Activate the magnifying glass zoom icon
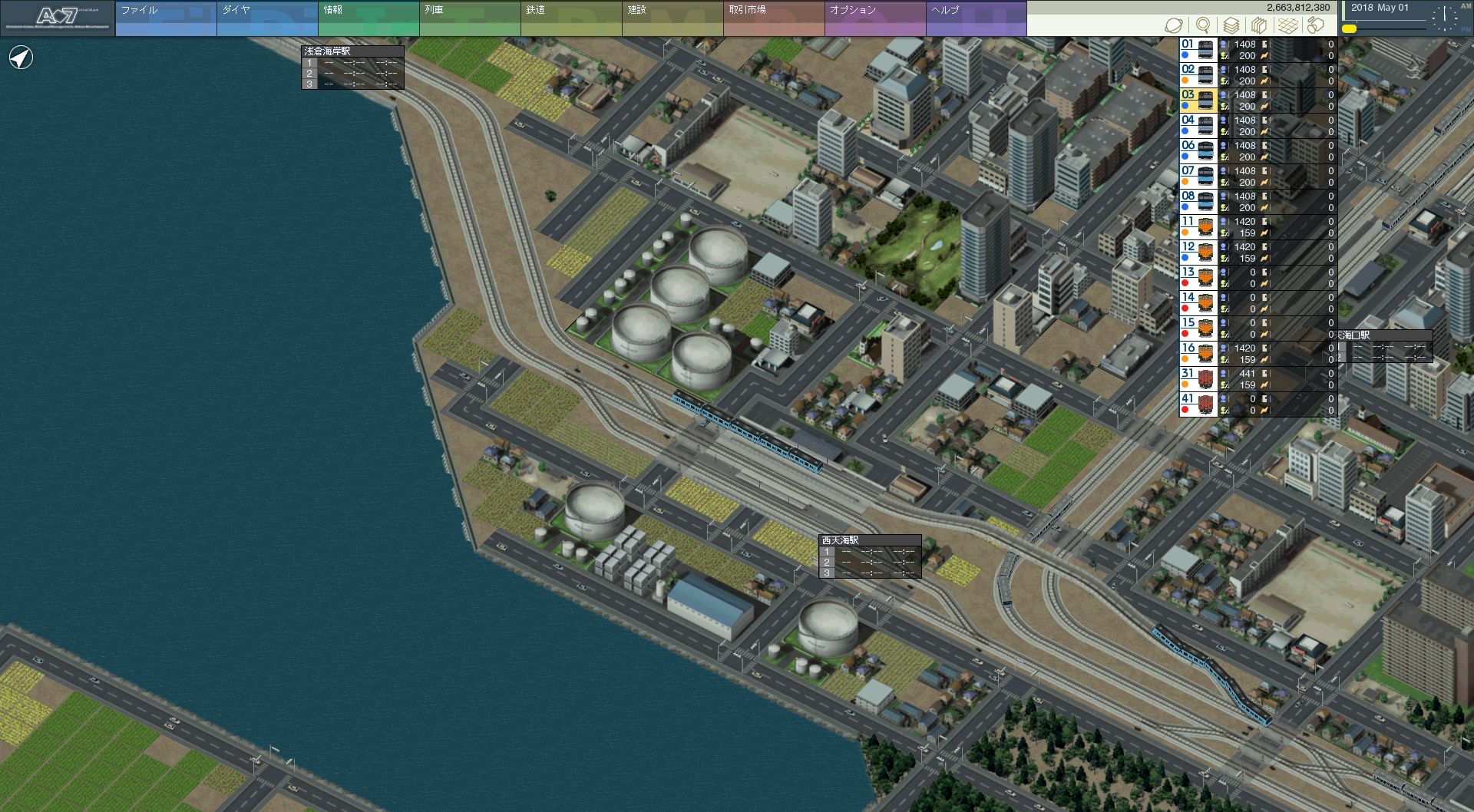Image resolution: width=1474 pixels, height=812 pixels. point(1203,25)
